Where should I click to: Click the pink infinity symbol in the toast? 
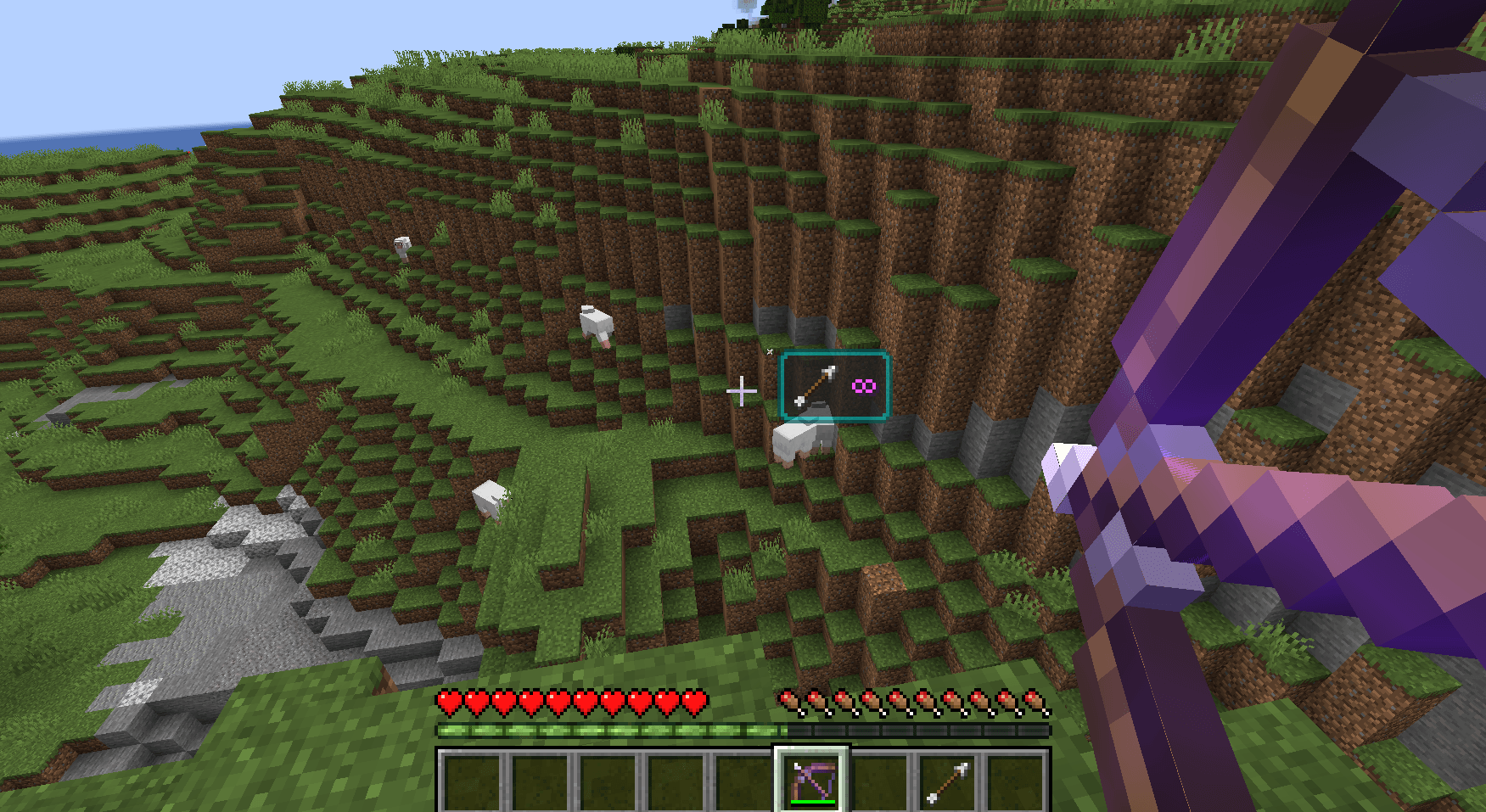click(863, 386)
